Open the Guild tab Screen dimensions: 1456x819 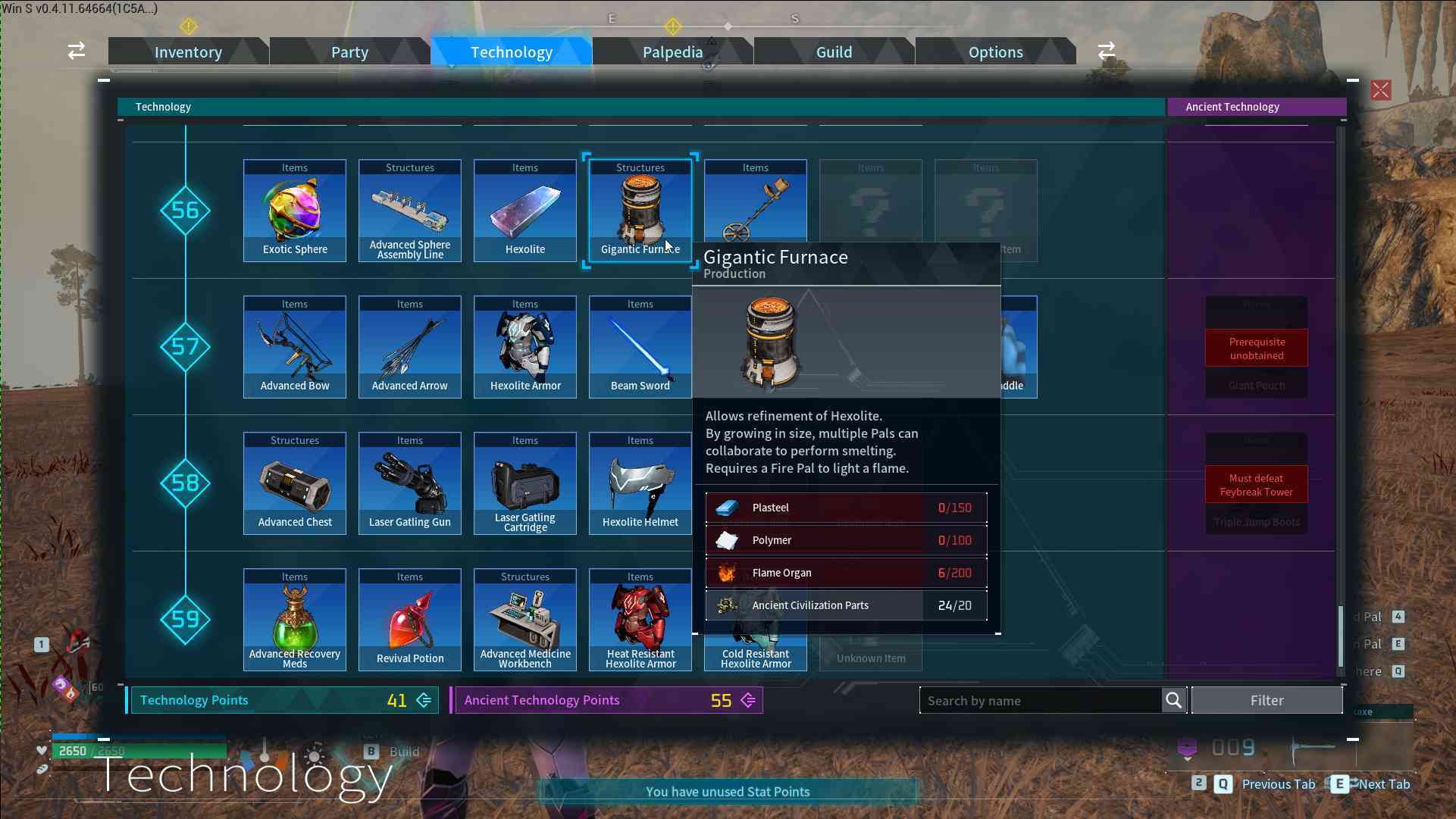point(834,52)
